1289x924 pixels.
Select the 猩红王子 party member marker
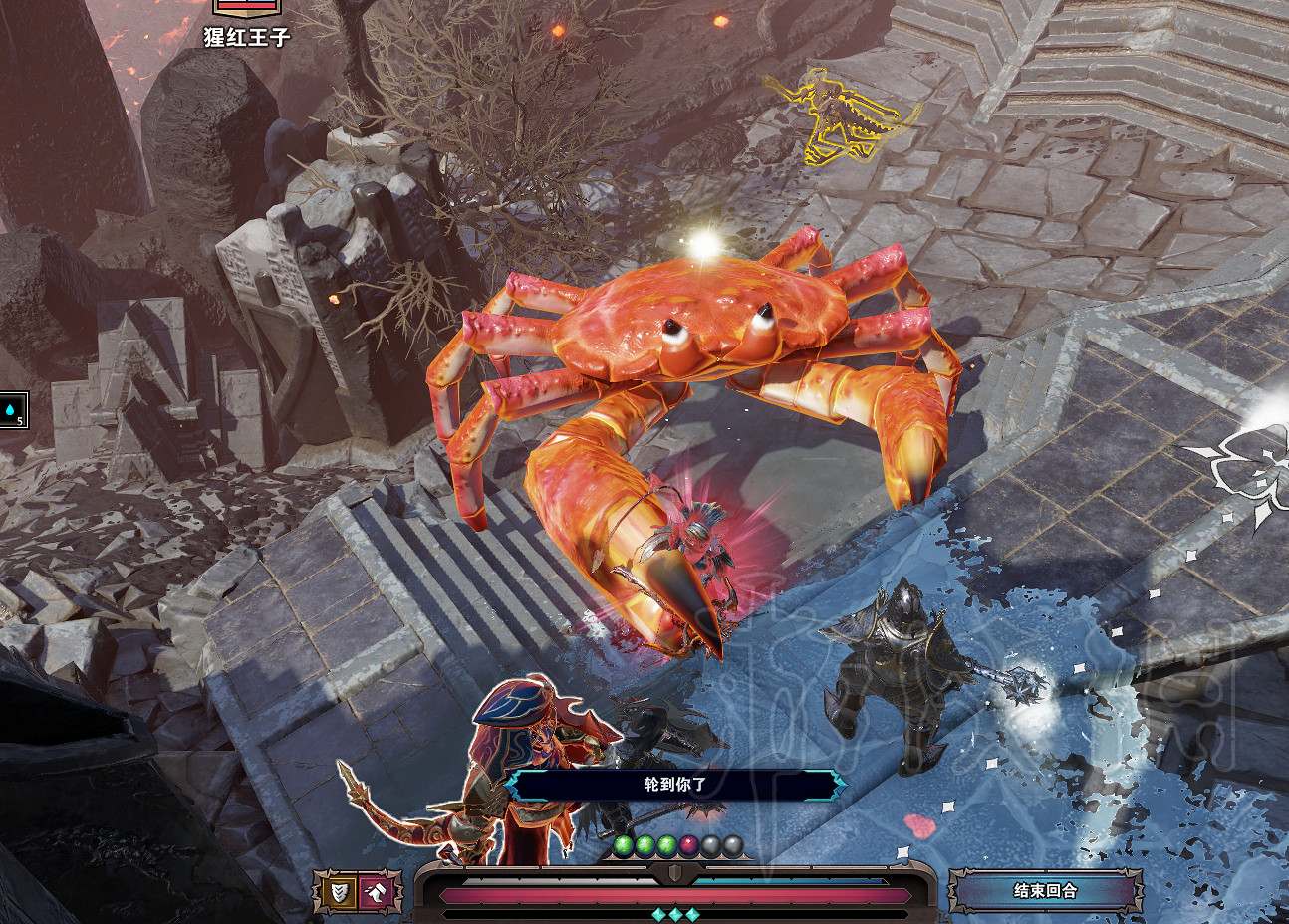pos(247,8)
